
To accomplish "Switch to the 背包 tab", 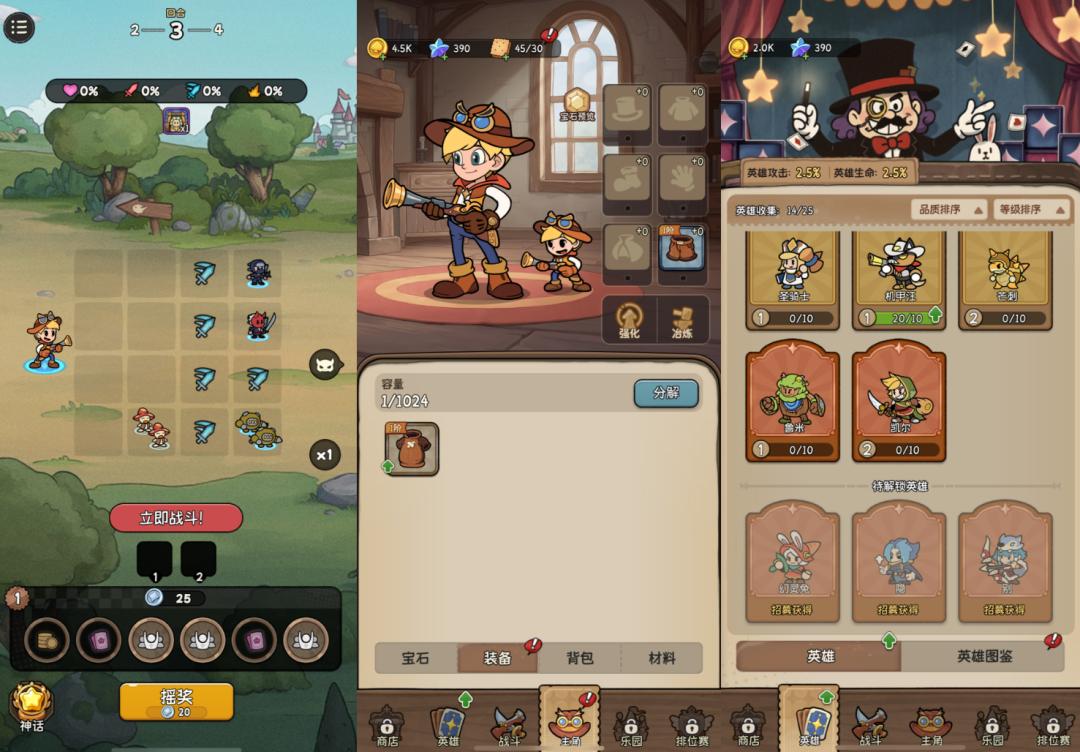I will (580, 658).
